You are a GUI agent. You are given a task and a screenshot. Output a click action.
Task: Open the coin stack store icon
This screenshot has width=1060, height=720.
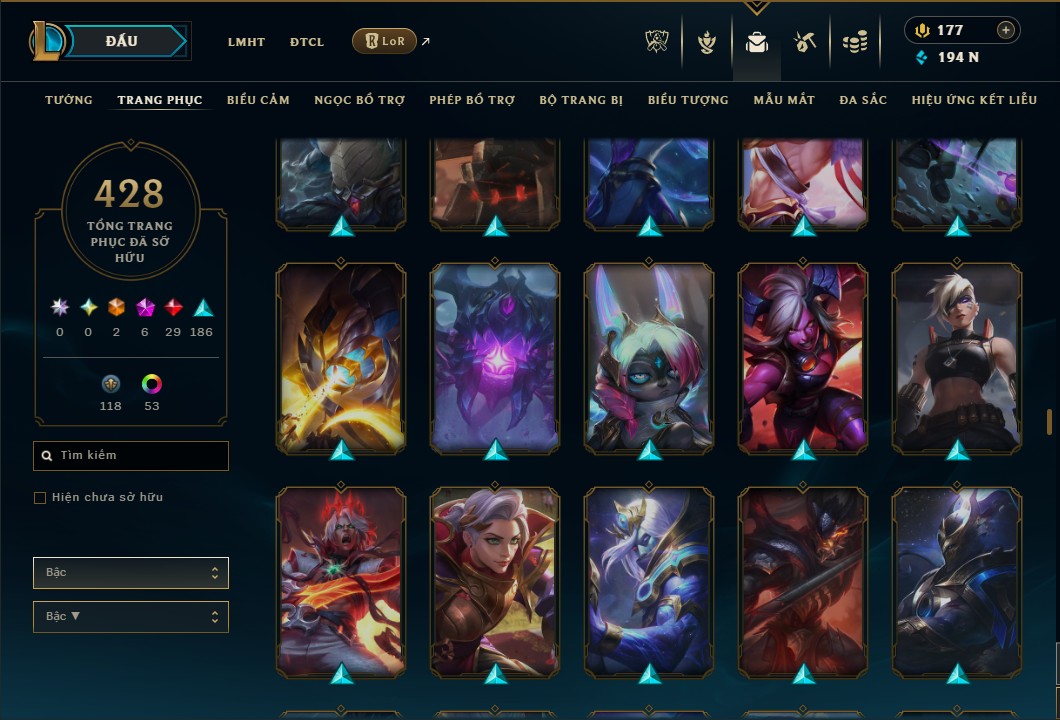point(854,42)
